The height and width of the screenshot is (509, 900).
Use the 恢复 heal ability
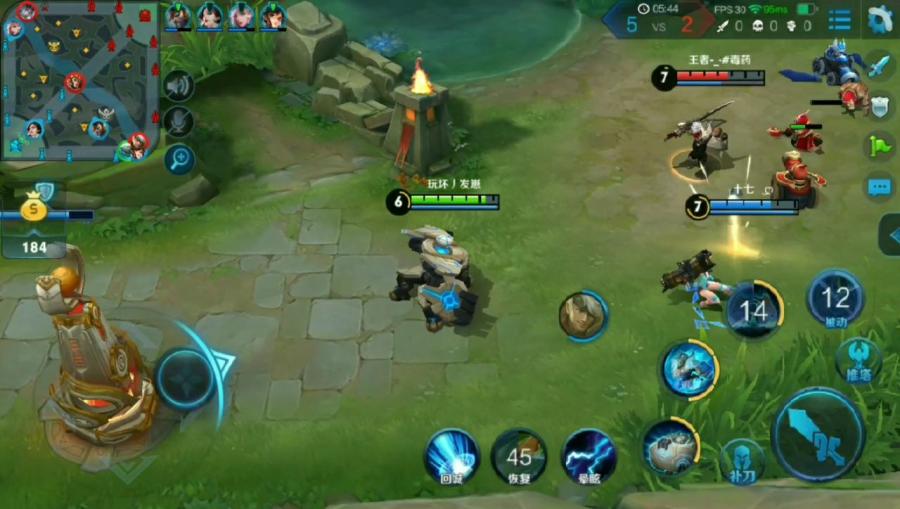(519, 456)
